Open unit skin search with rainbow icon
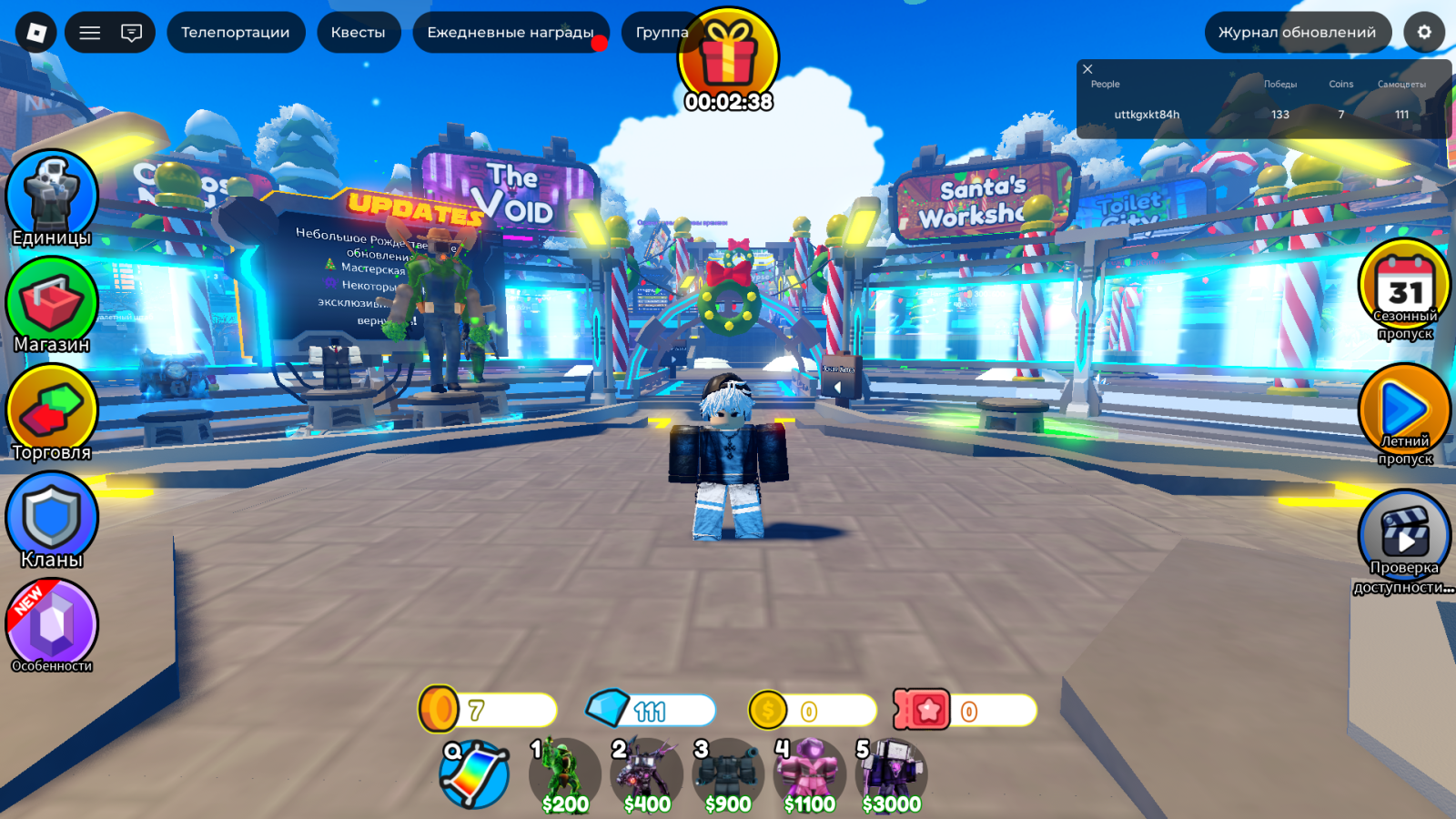The width and height of the screenshot is (1456, 819). (x=478, y=774)
